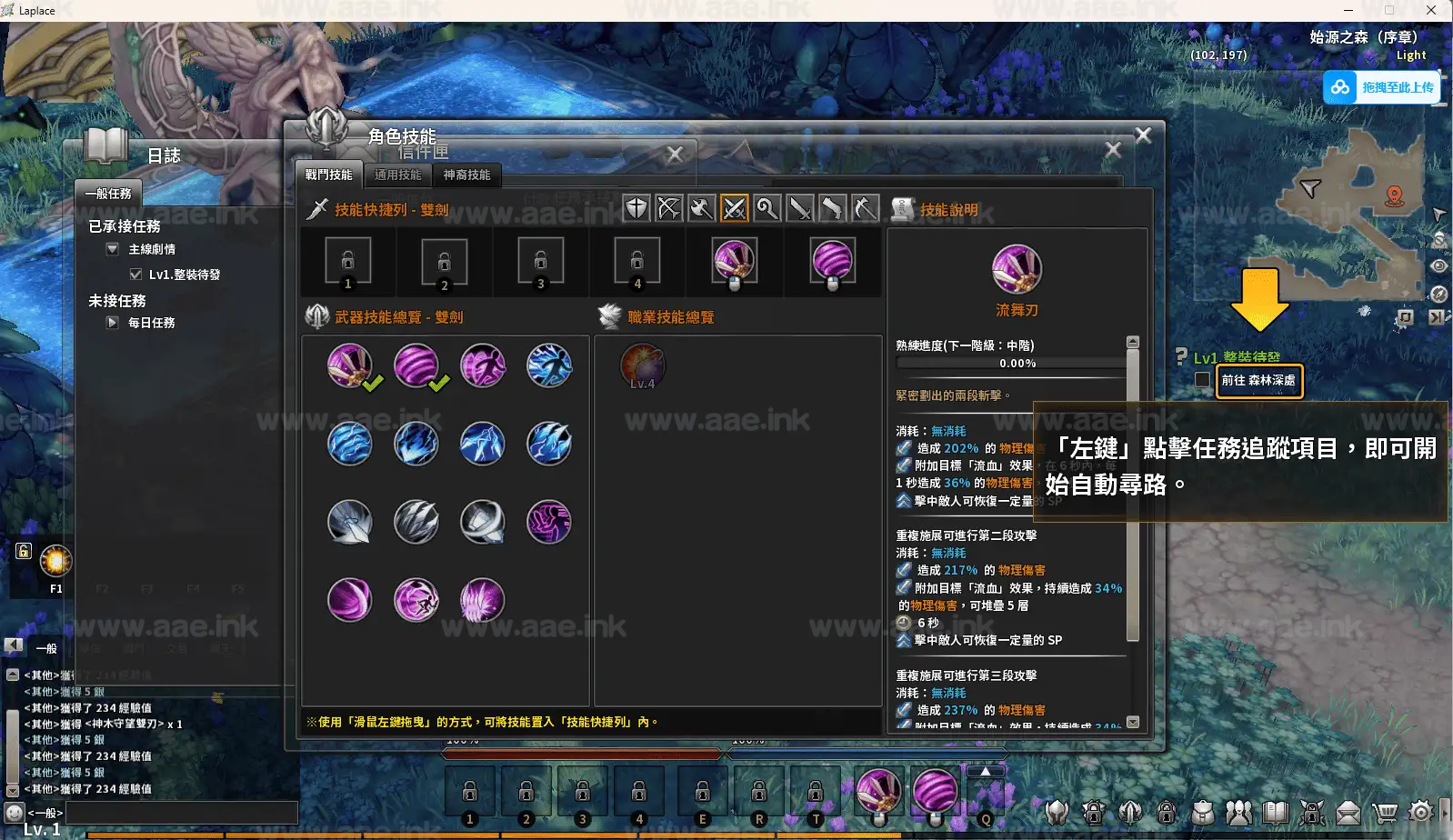Open the 神商技能 tab

point(466,175)
